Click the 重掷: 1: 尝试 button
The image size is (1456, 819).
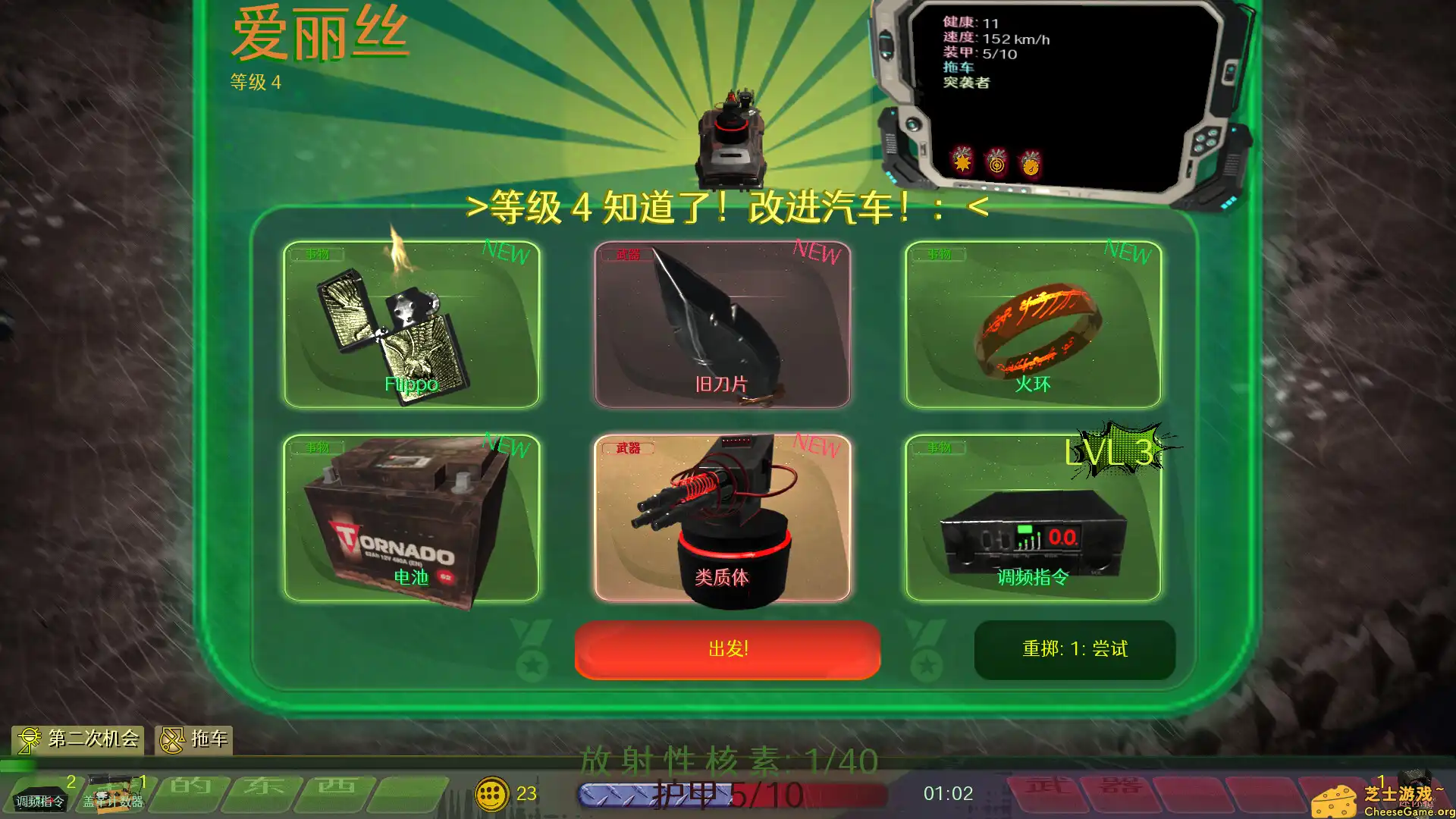click(x=1075, y=650)
